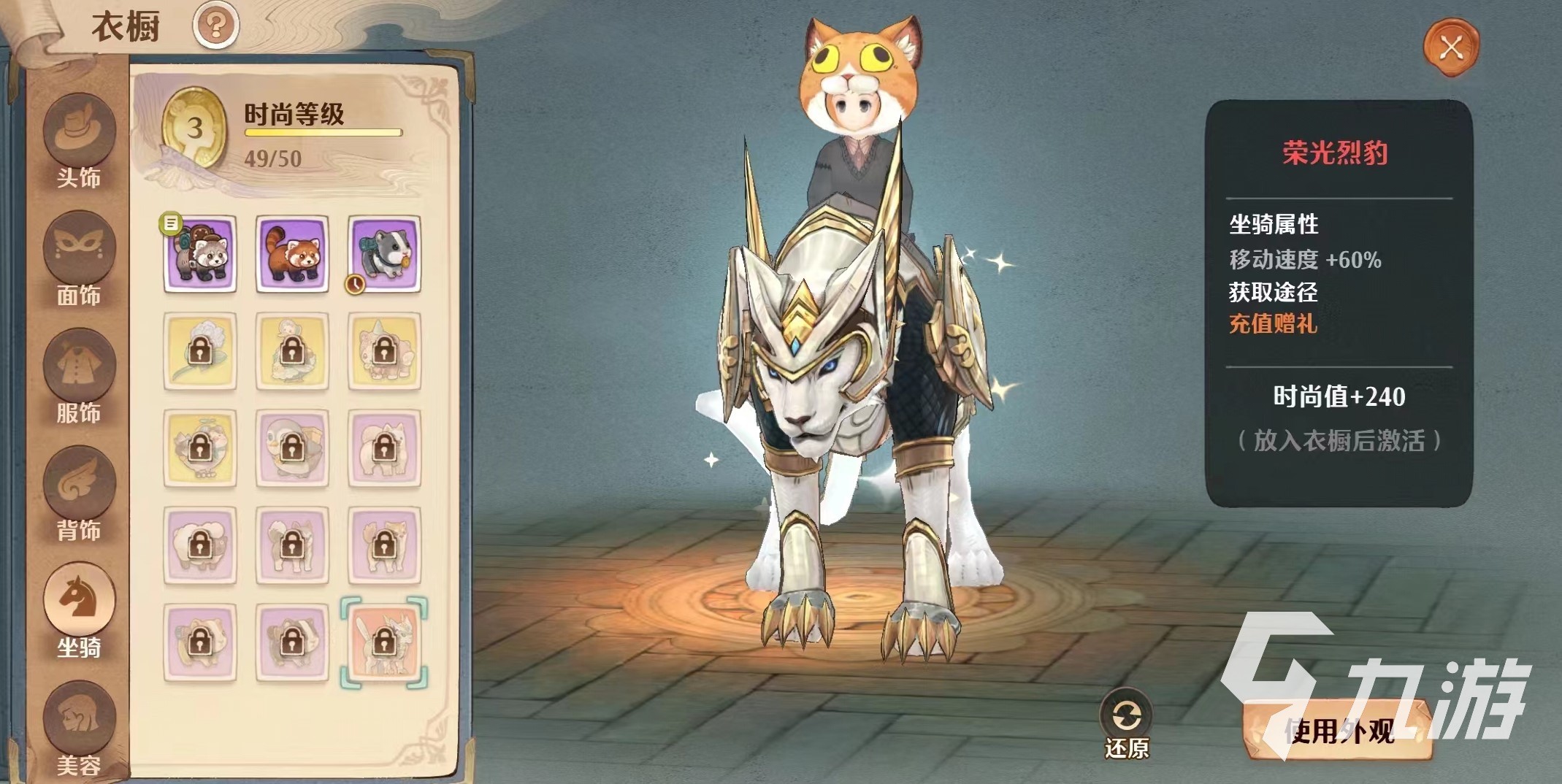Screen dimensions: 1562x784
Task: Select the raccoon mount with backpack
Action: 200,253
